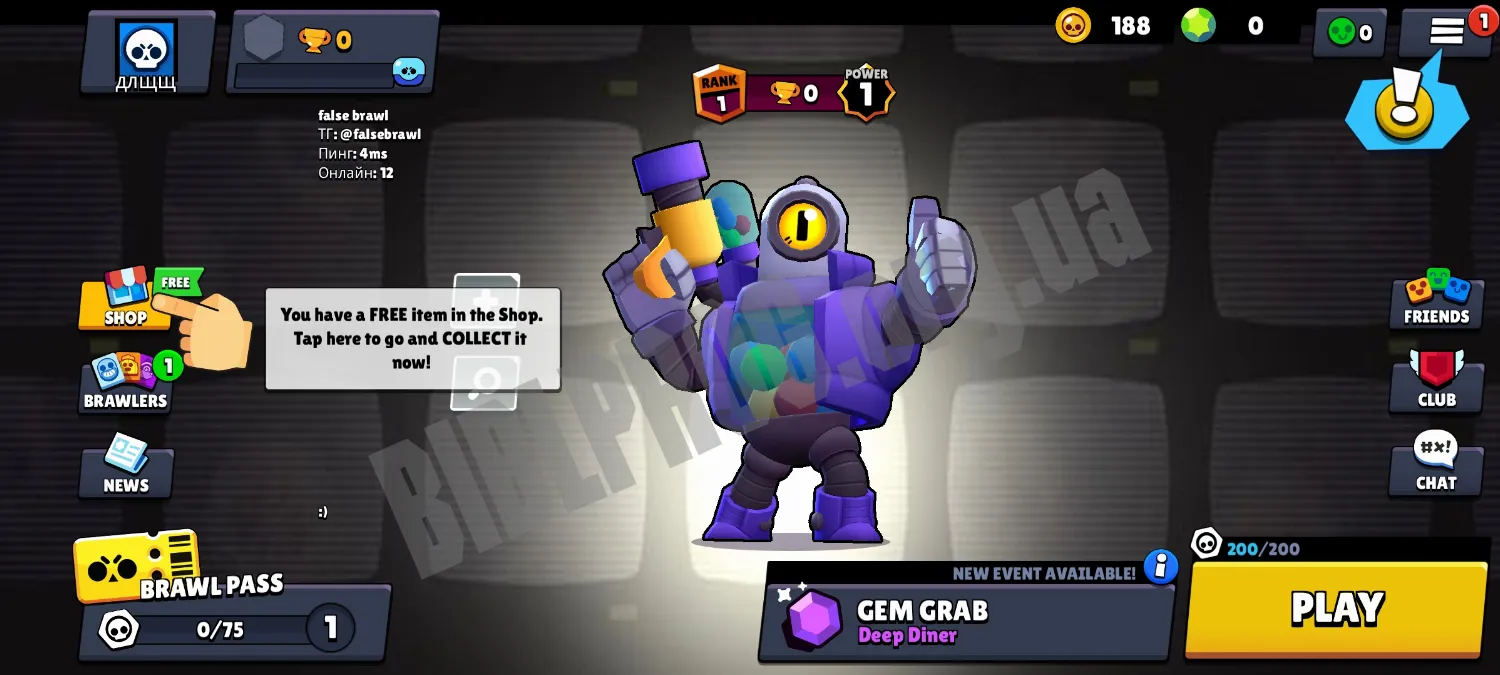The image size is (1500, 675).
Task: Show new event info via blue icon
Action: click(1161, 567)
